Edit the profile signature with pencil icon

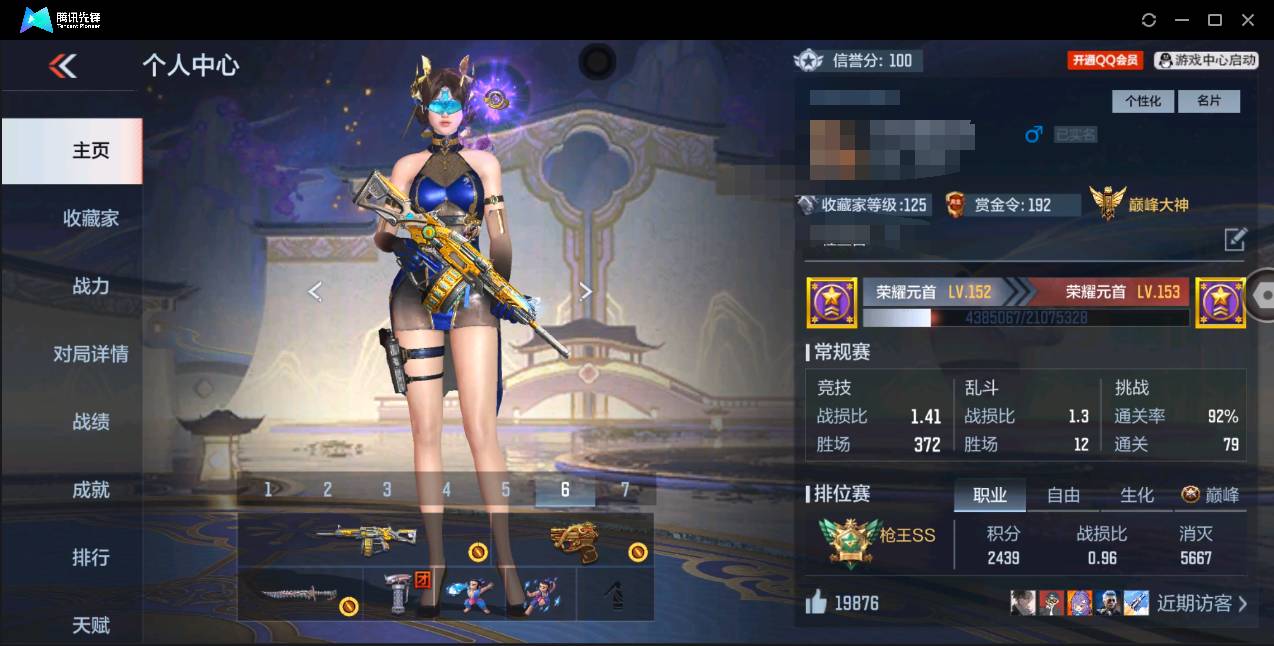coord(1235,239)
